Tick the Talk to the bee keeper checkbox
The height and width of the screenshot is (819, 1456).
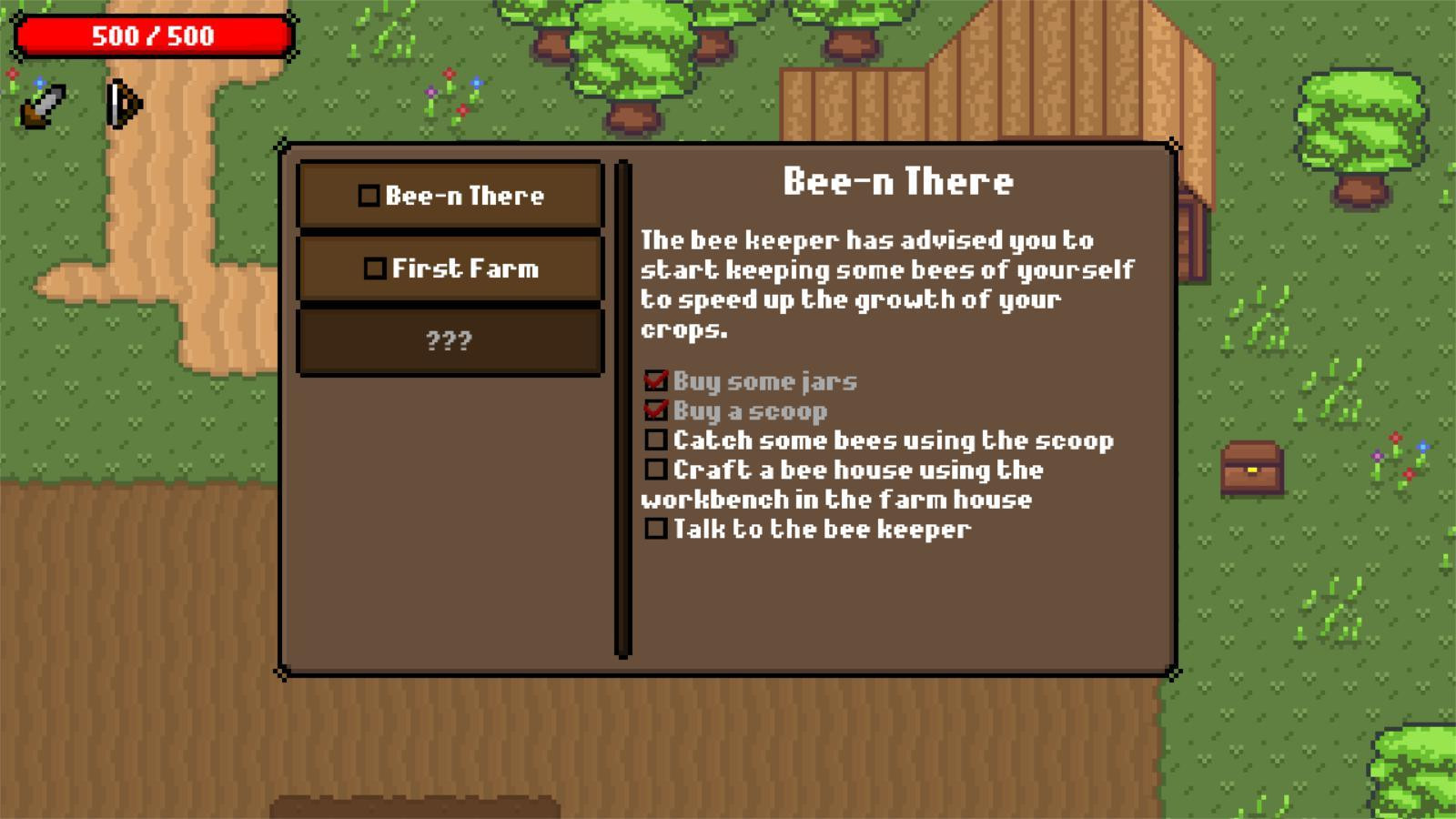tap(655, 528)
